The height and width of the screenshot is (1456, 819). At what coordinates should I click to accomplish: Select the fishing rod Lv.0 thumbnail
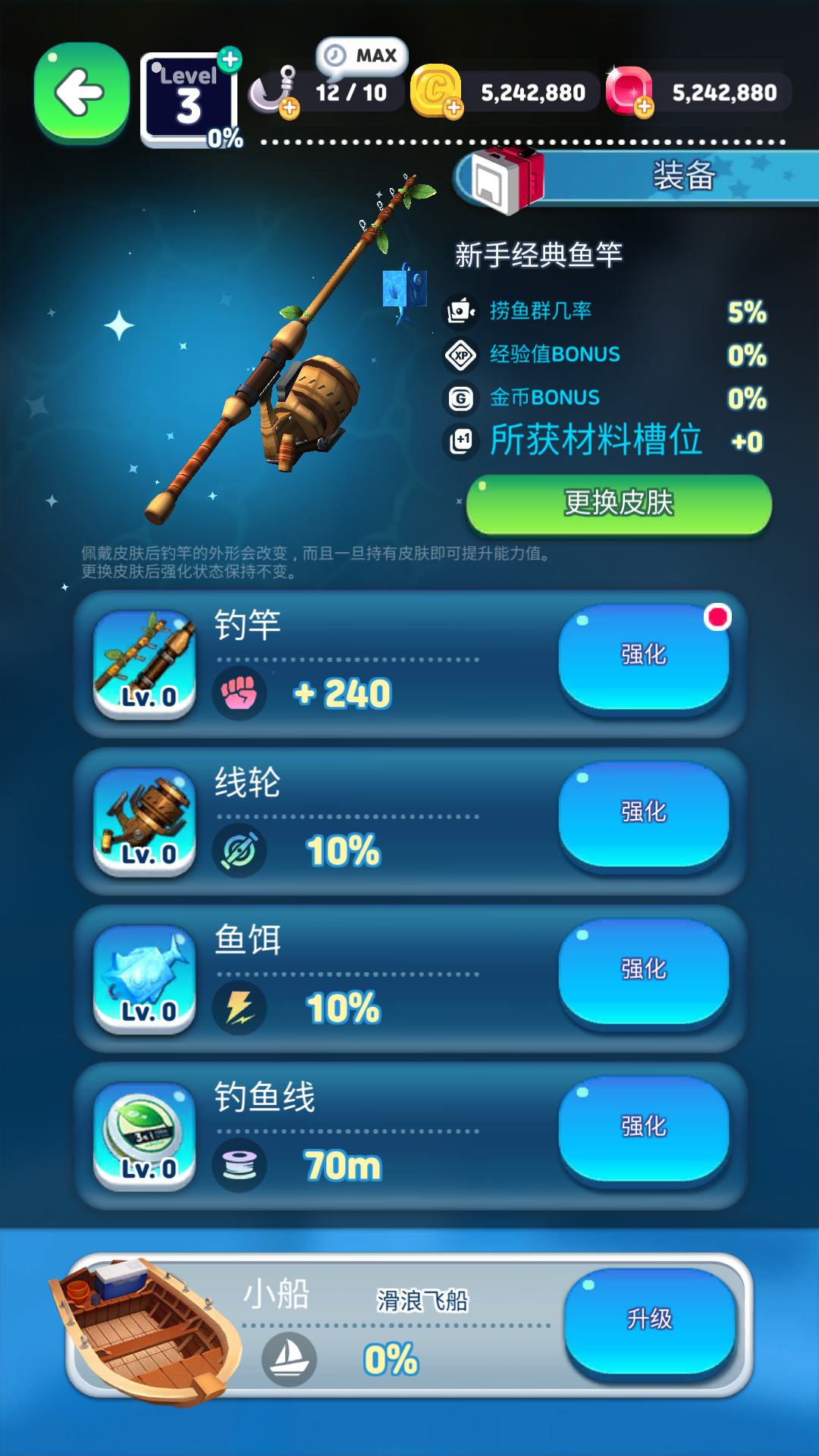(x=144, y=664)
